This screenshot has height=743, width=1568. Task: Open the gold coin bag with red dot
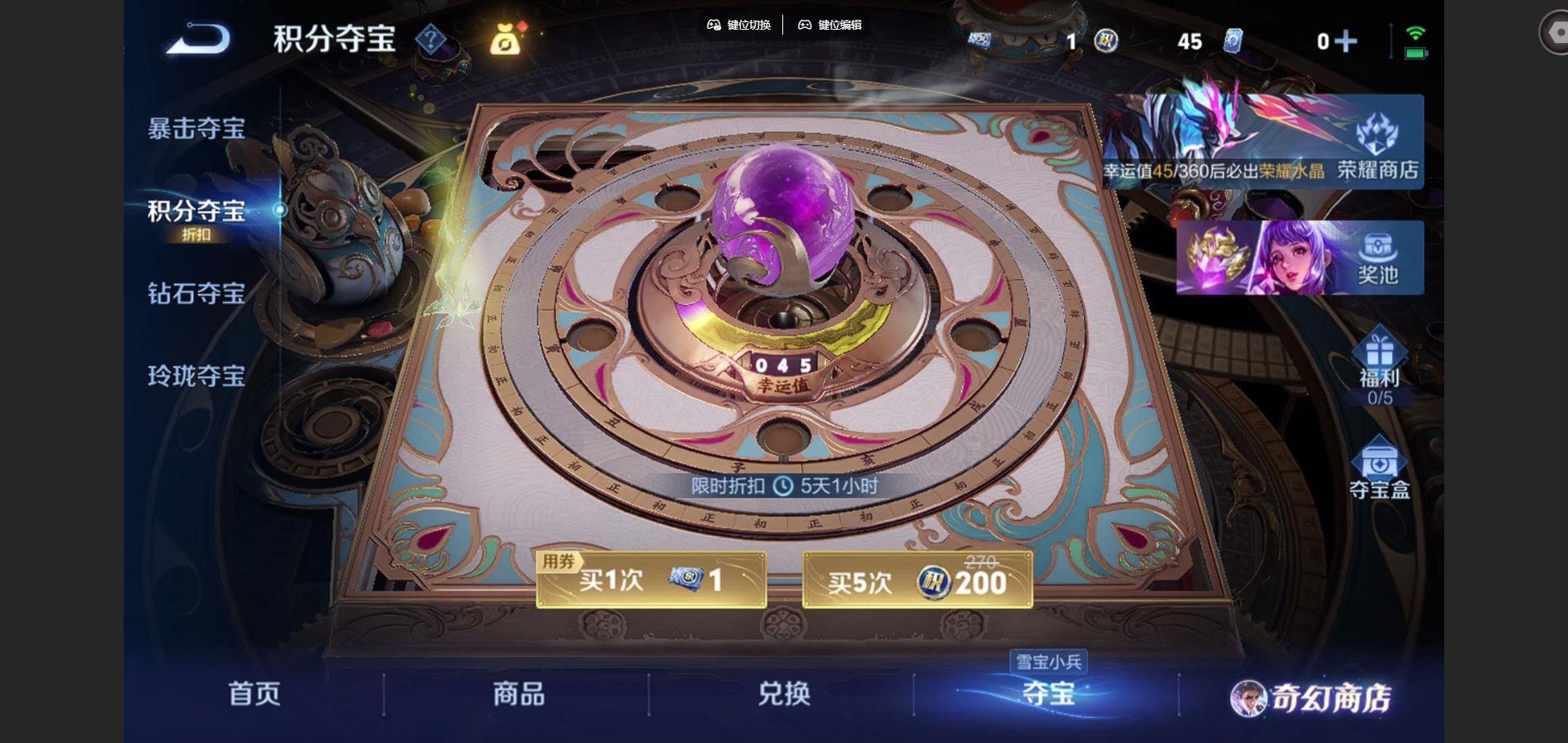click(x=506, y=41)
